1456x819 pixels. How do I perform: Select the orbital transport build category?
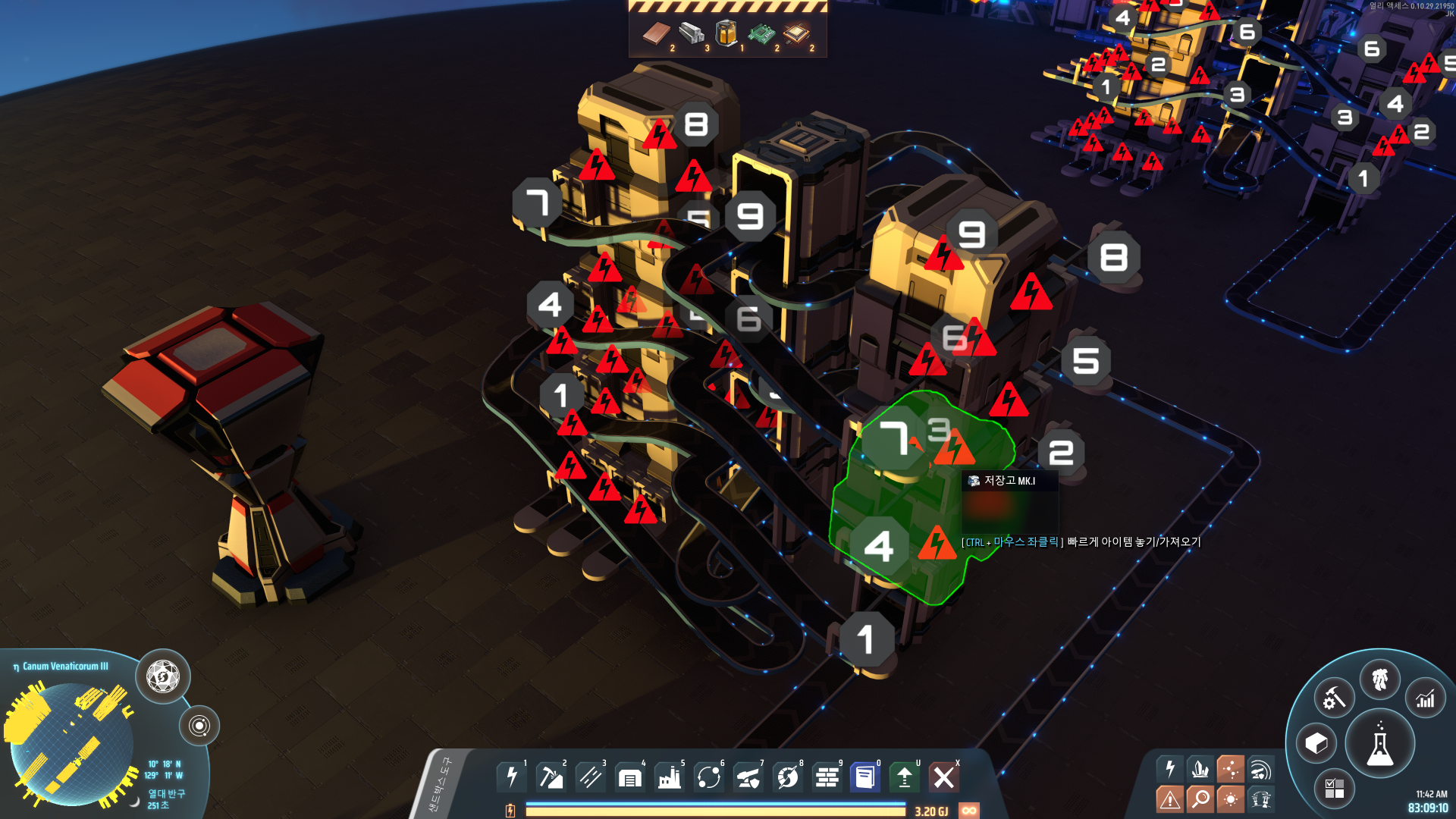click(709, 777)
